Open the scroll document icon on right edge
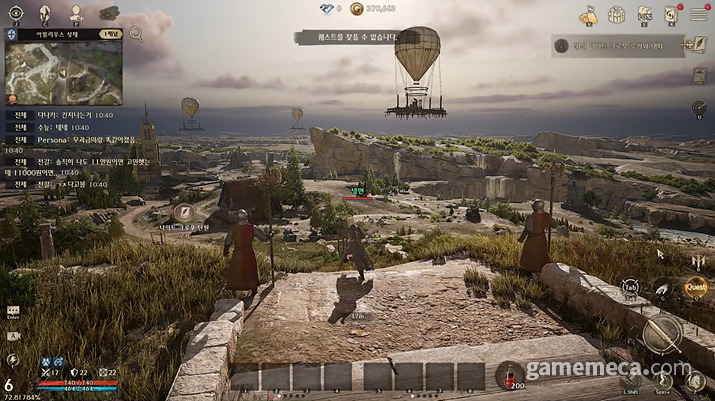Viewport: 715px width, 401px height. point(698,76)
